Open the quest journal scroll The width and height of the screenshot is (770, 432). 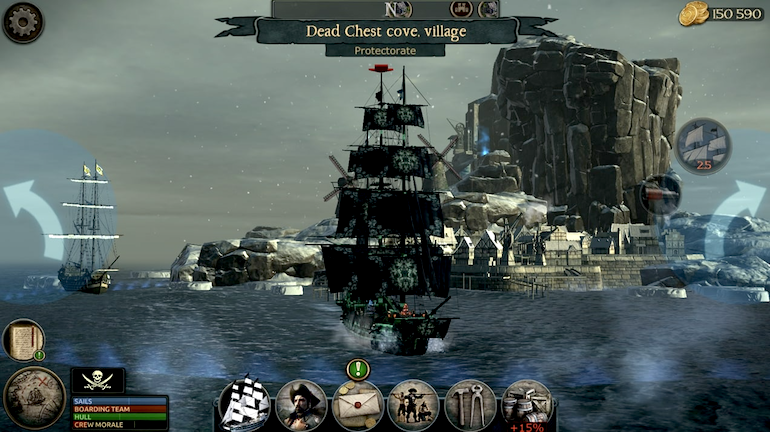coord(22,340)
